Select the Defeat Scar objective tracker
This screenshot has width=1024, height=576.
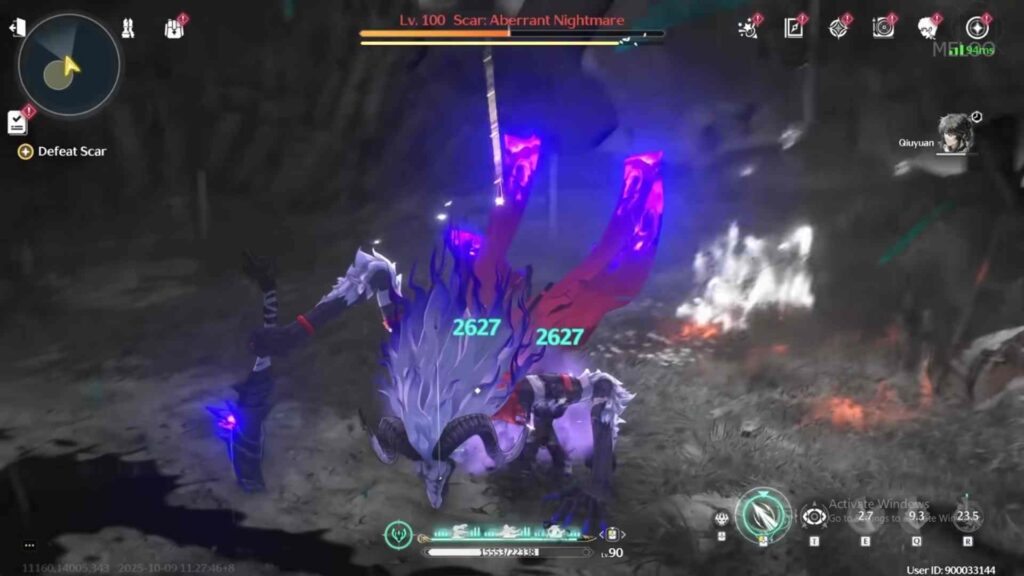(x=63, y=152)
